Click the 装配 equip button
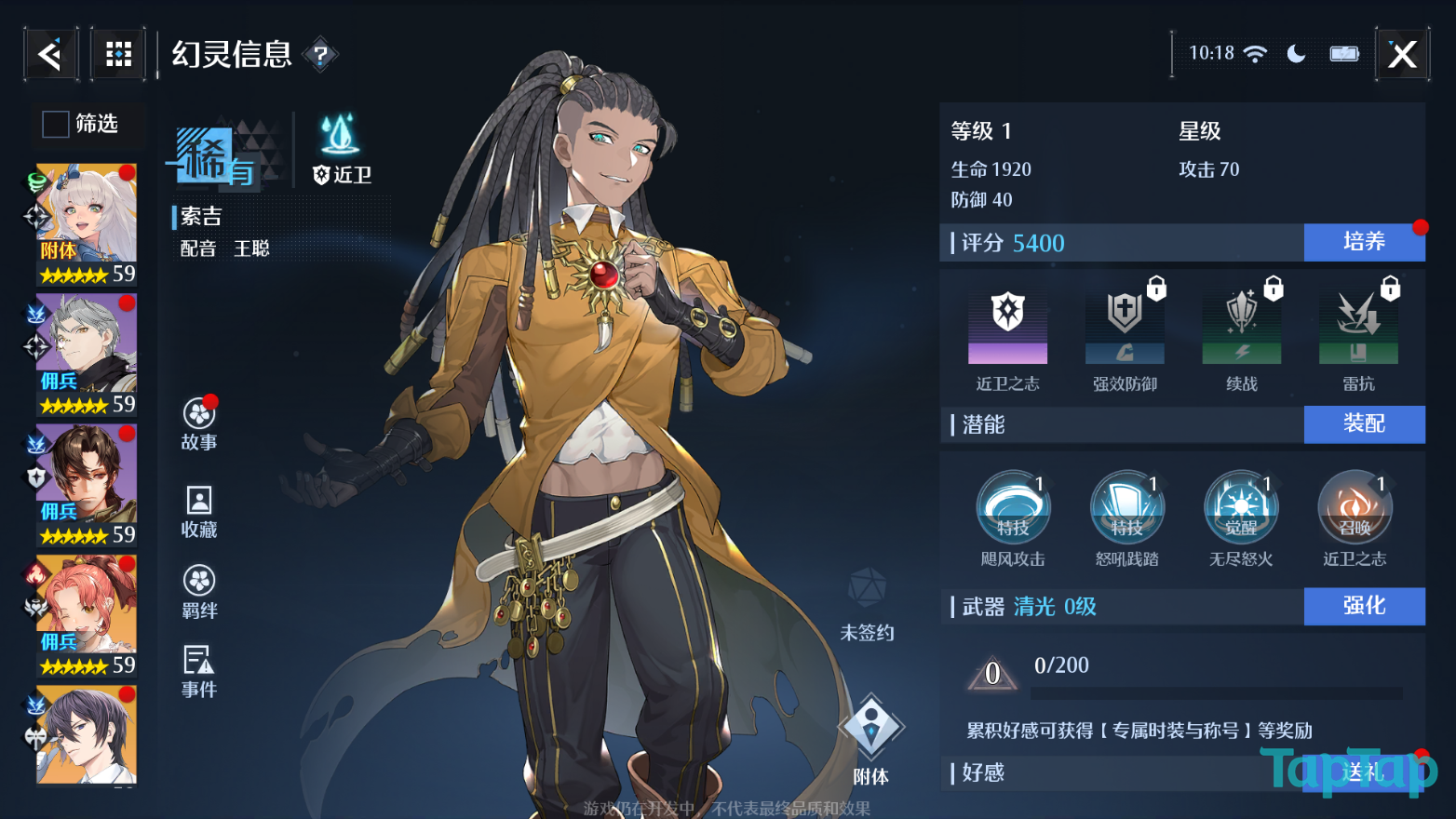Screen dimensions: 1456x819 coord(1364,424)
